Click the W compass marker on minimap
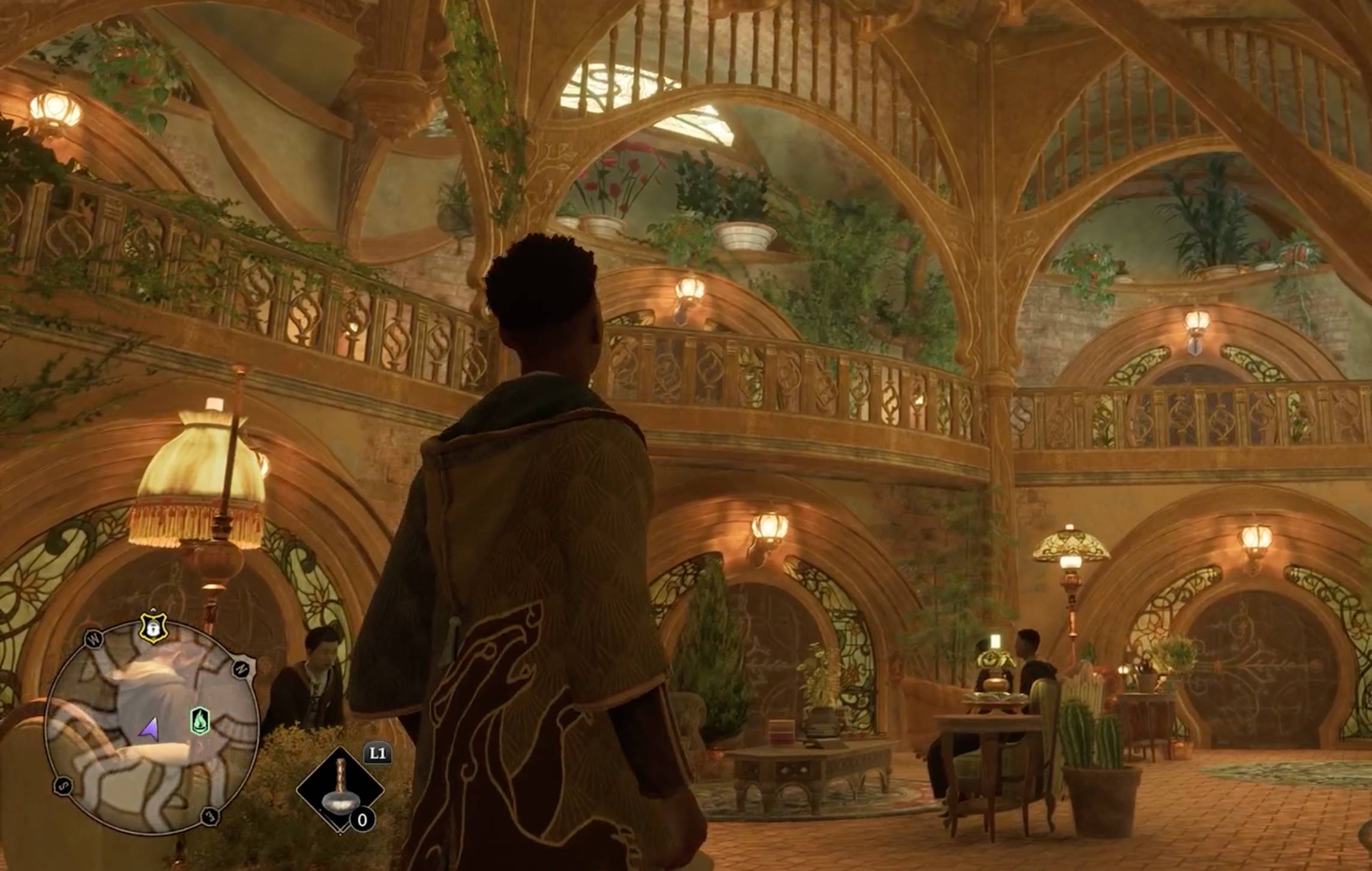This screenshot has width=1372, height=871. pyautogui.click(x=94, y=640)
